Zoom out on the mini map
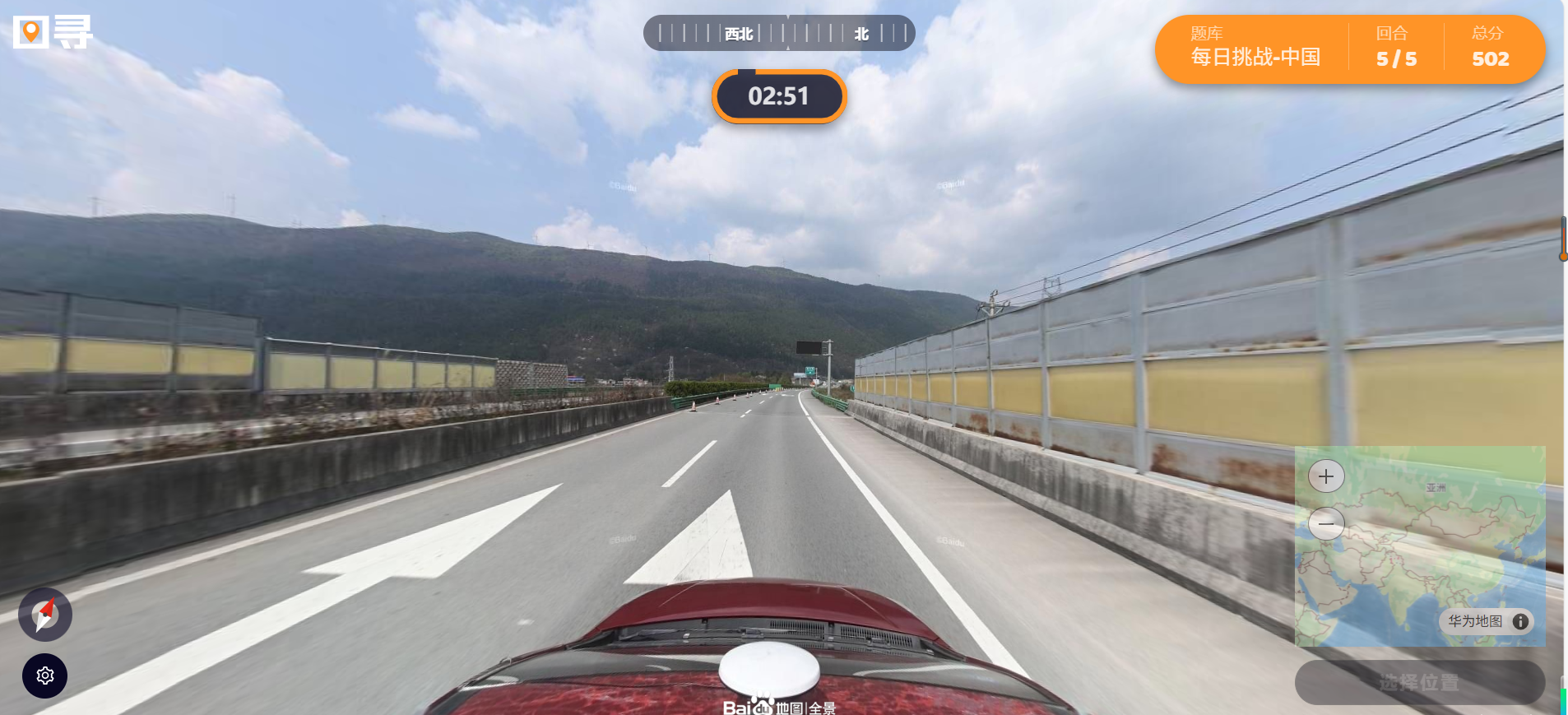 1325,523
